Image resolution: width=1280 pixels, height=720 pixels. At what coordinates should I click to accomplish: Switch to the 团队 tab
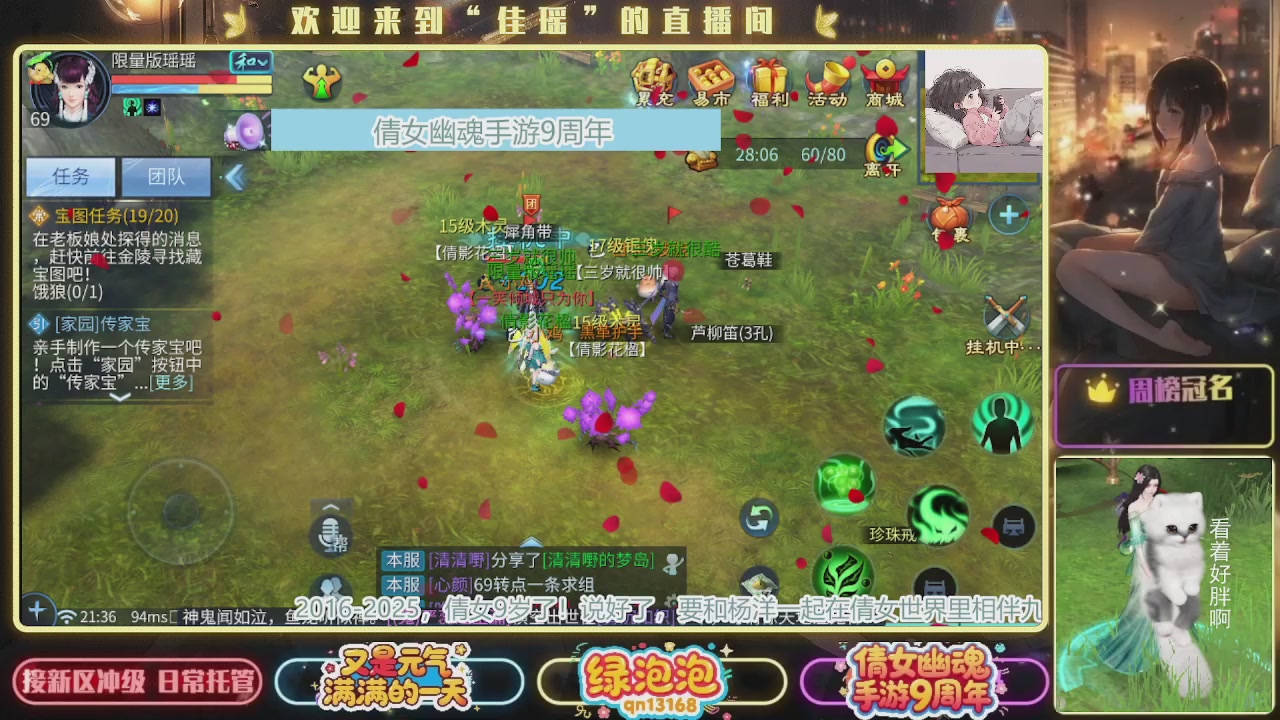point(166,176)
